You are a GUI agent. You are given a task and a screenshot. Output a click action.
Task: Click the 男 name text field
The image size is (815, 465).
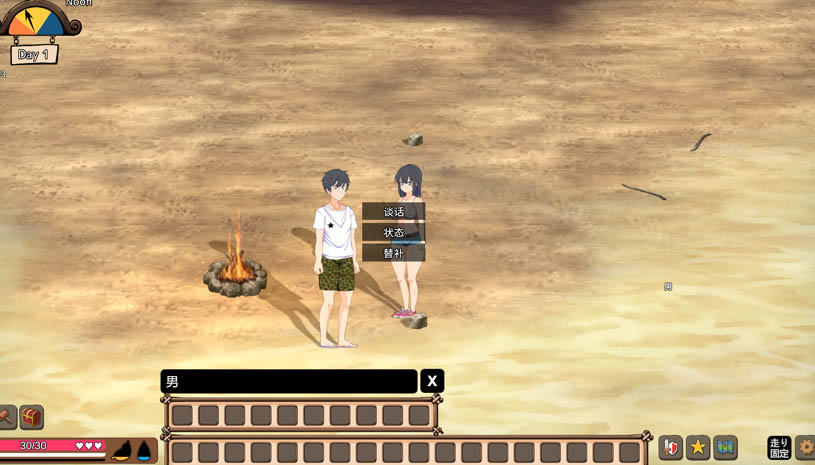289,381
